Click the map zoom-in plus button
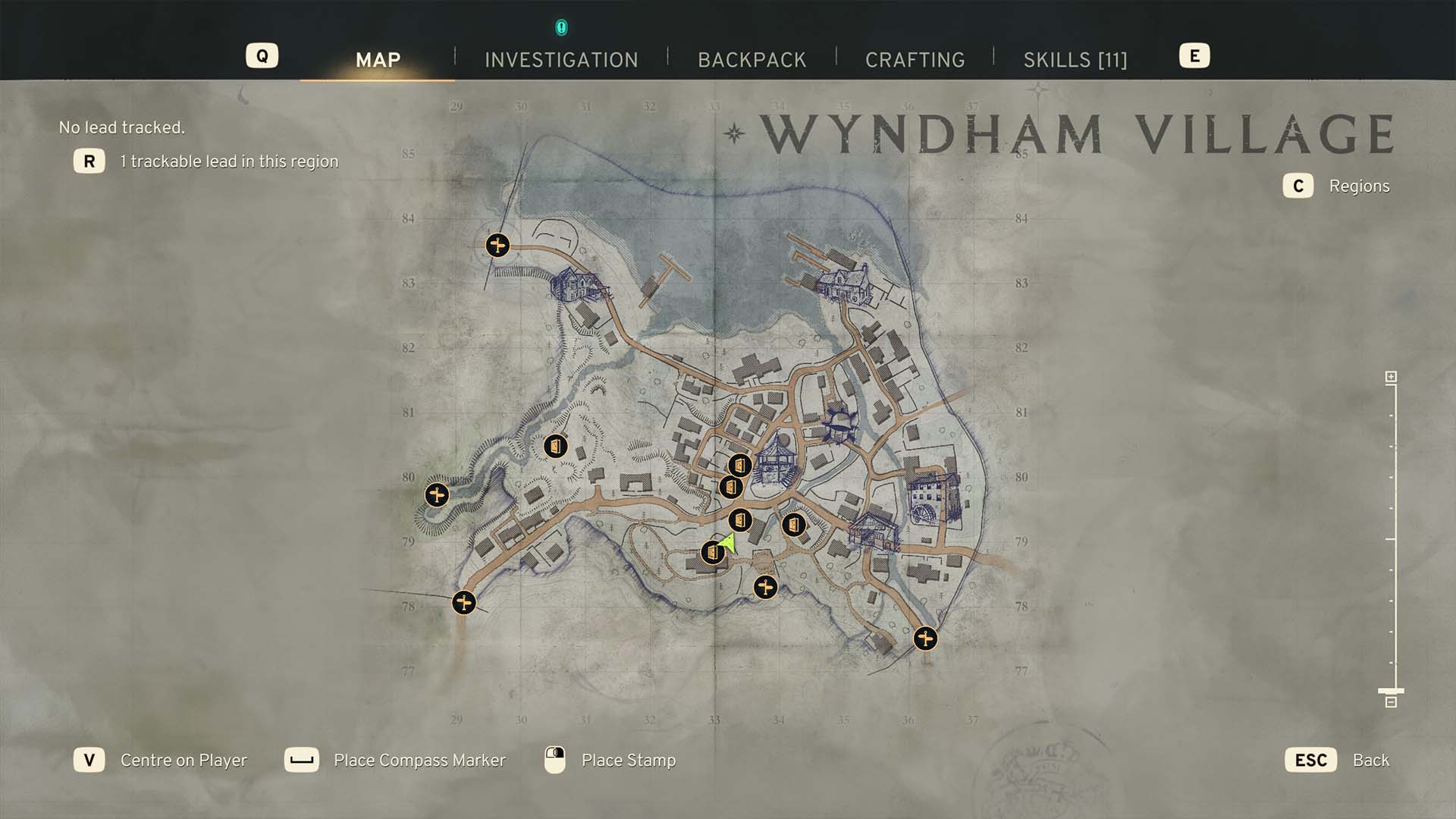This screenshot has height=819, width=1456. coord(1391,377)
